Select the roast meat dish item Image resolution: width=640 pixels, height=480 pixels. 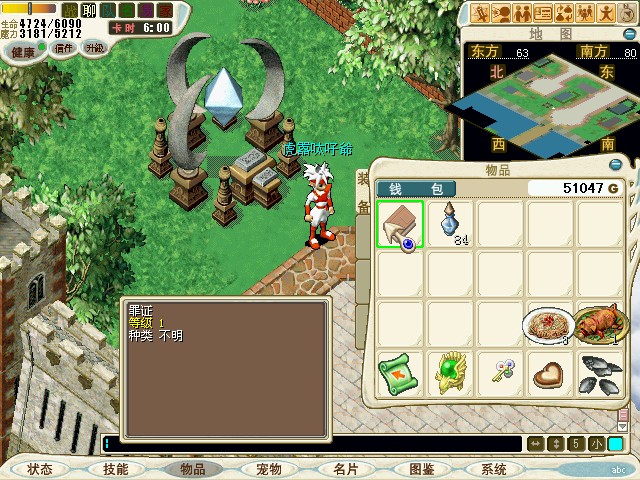[598, 325]
